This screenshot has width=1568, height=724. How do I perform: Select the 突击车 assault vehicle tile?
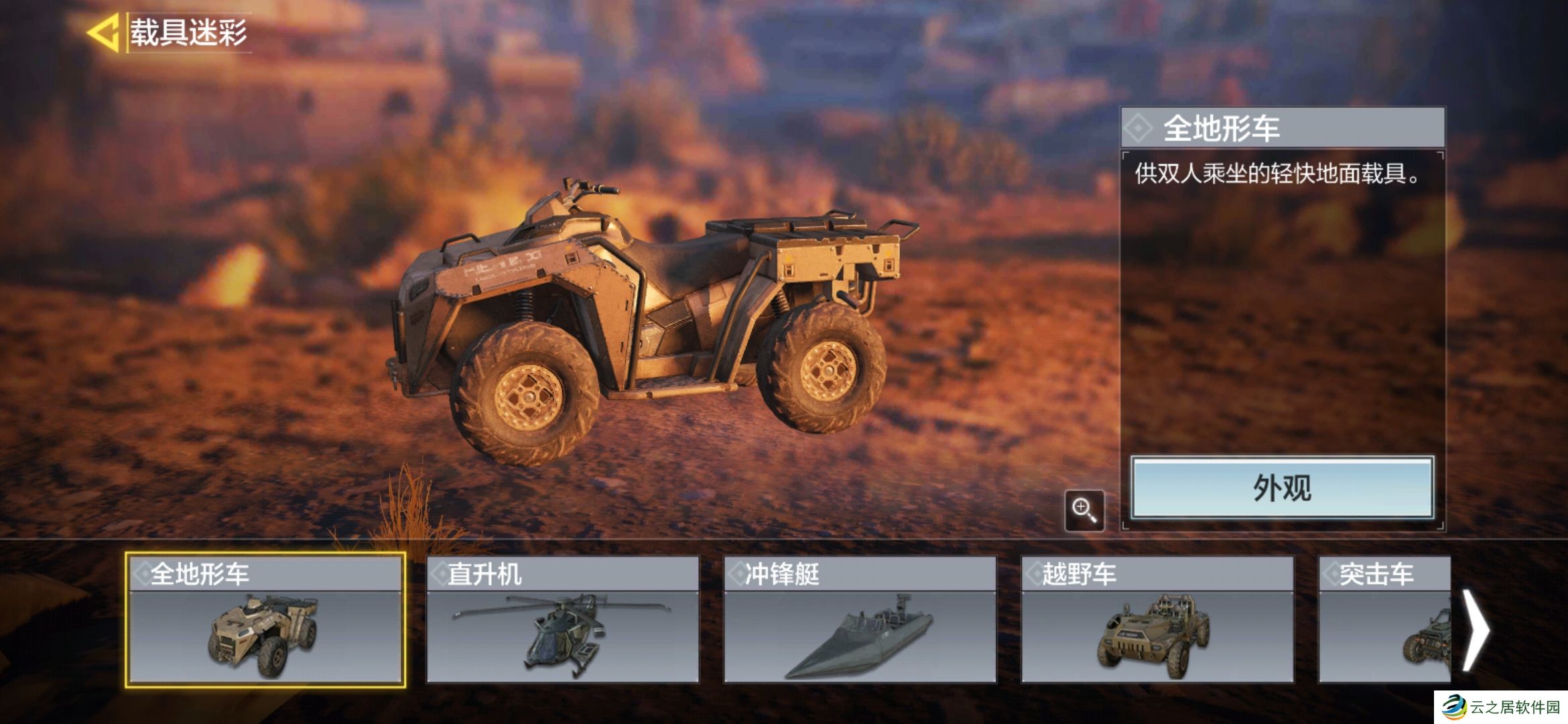pyautogui.click(x=1384, y=619)
